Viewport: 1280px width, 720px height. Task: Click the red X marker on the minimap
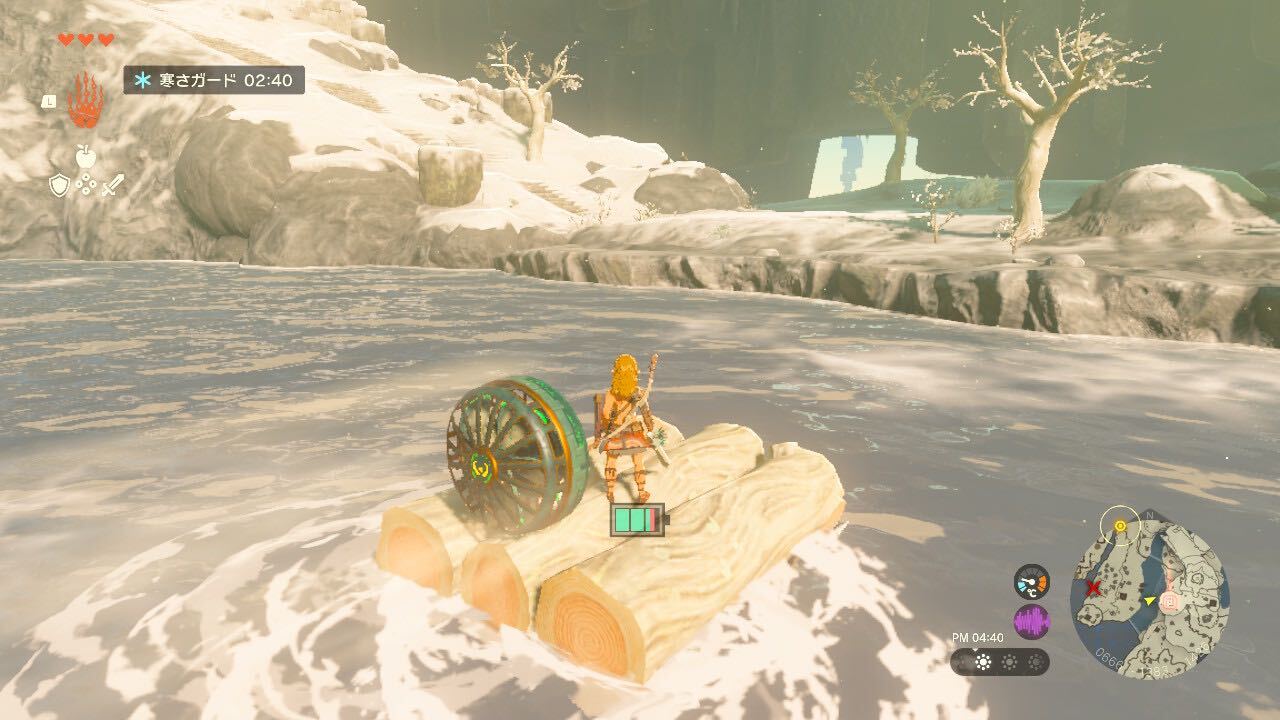tap(1094, 589)
